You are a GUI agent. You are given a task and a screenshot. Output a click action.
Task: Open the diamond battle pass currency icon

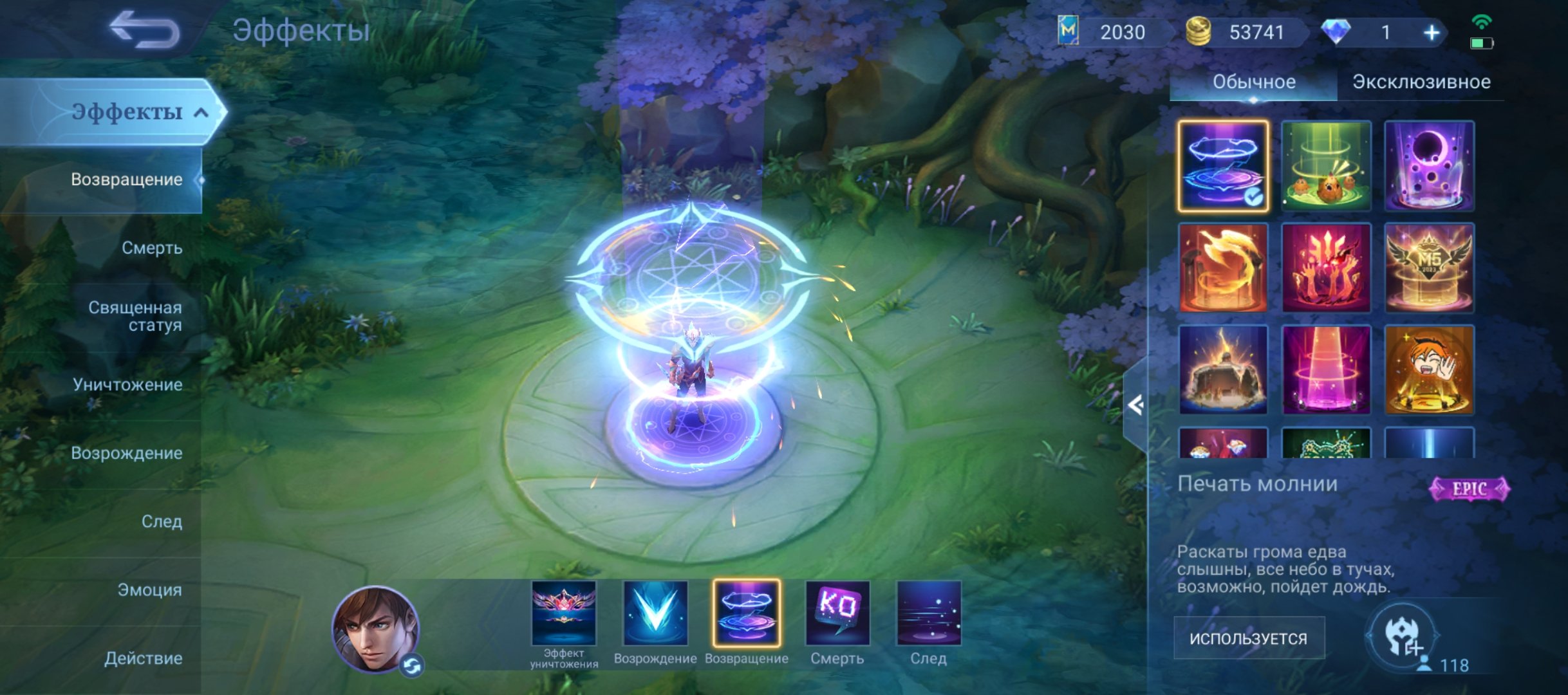pyautogui.click(x=1336, y=30)
